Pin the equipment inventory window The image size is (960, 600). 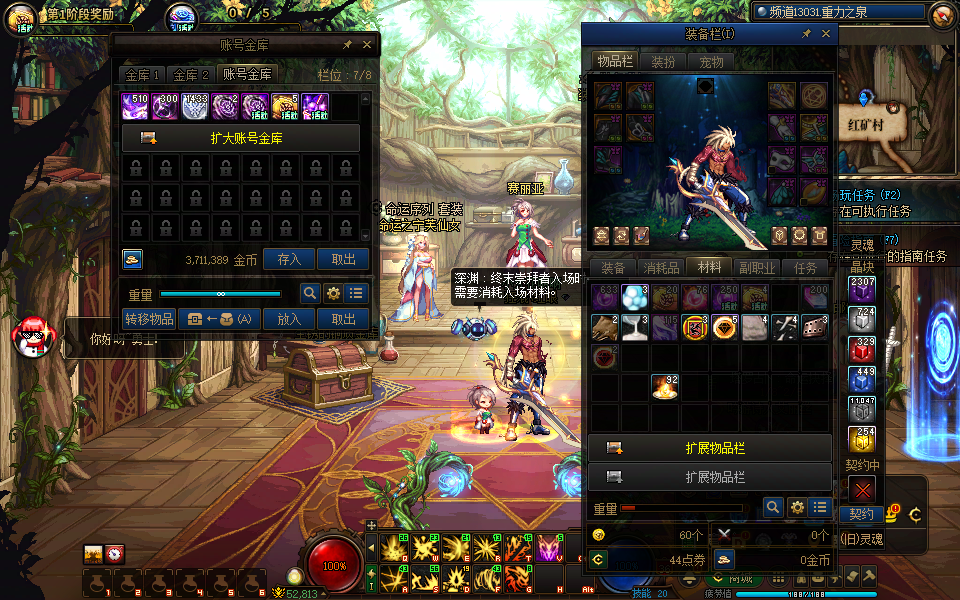click(x=806, y=34)
